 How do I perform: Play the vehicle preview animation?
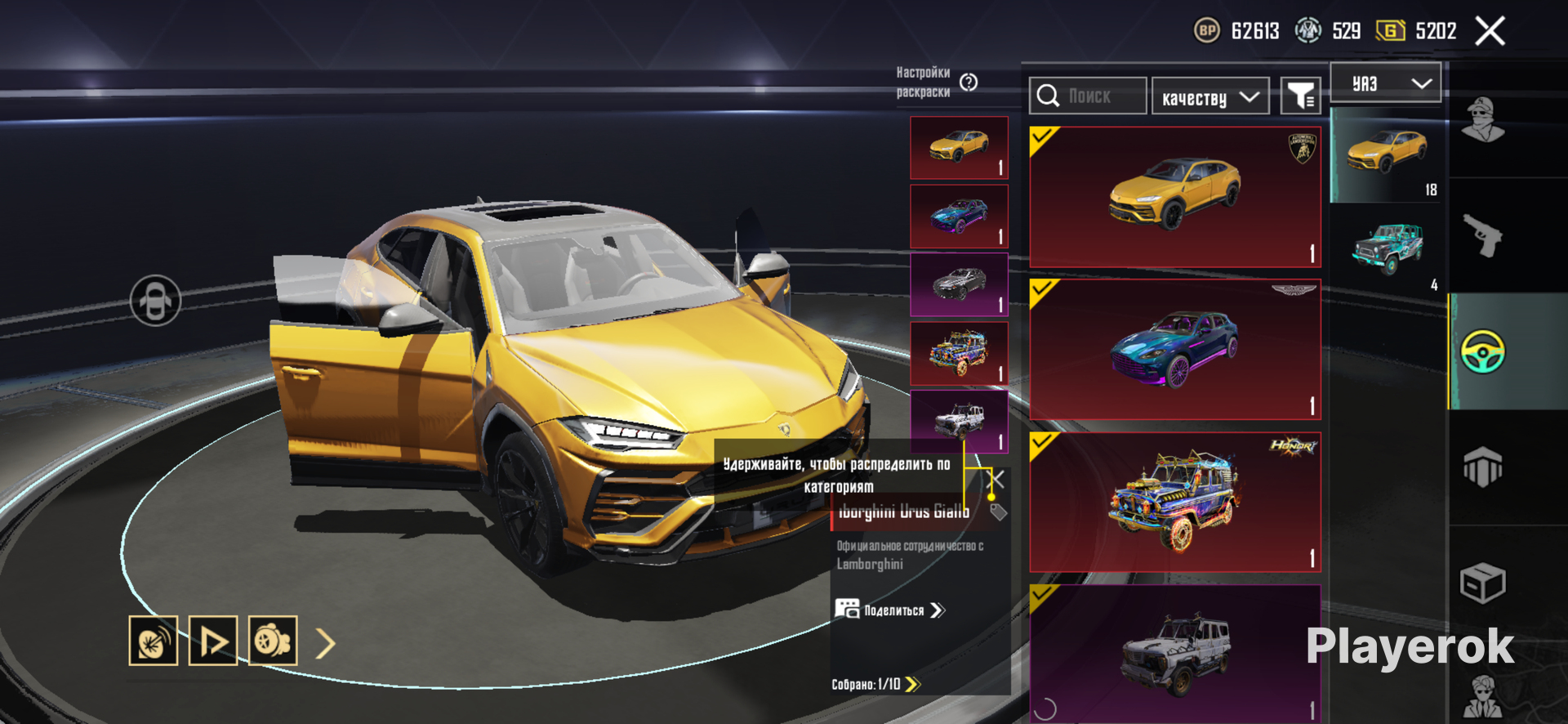pos(213,641)
